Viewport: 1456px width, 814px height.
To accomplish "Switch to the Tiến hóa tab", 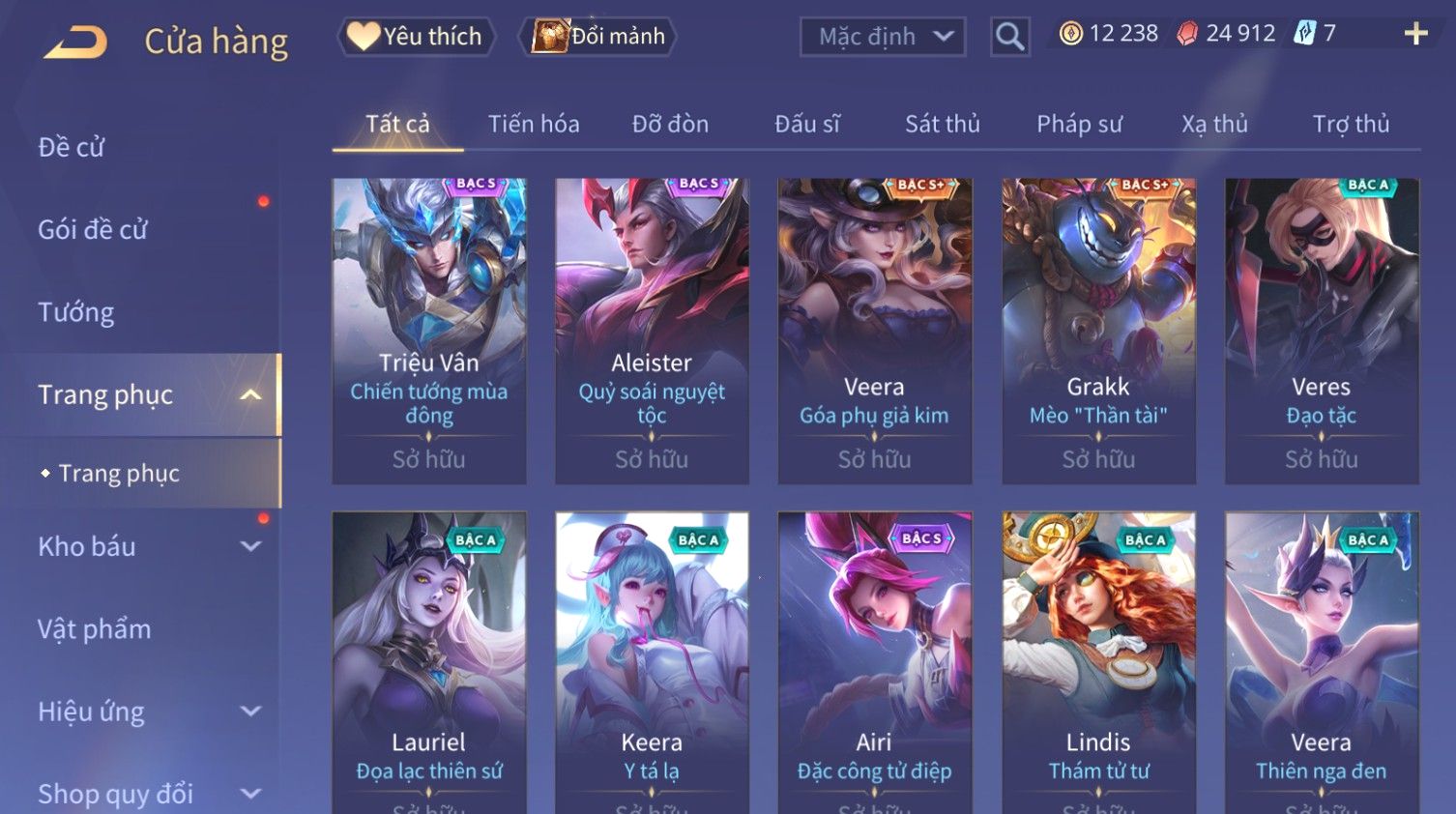I will [534, 124].
